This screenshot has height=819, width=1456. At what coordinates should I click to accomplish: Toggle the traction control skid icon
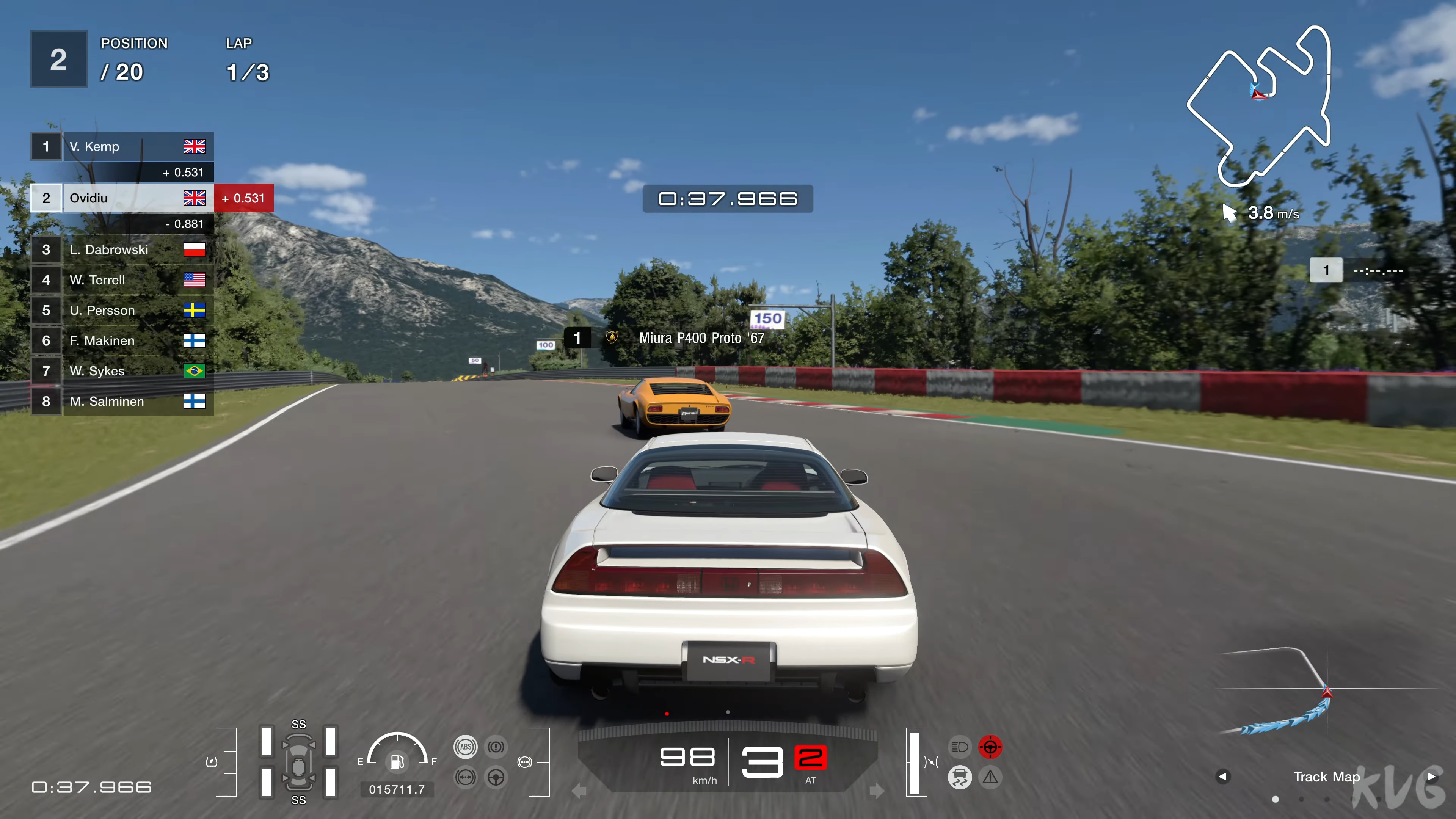tap(959, 778)
